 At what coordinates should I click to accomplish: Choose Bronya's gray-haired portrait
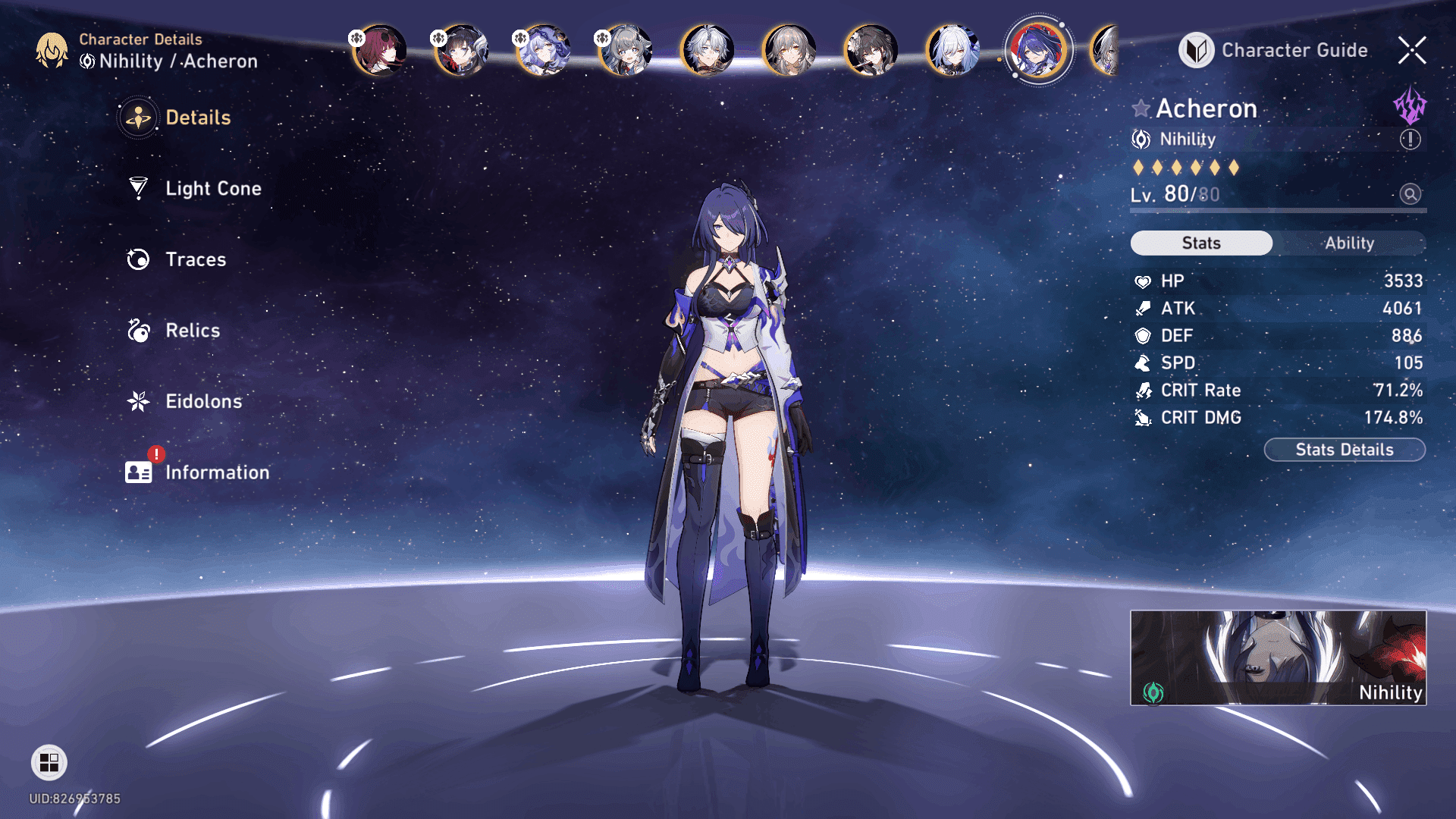[x=625, y=50]
